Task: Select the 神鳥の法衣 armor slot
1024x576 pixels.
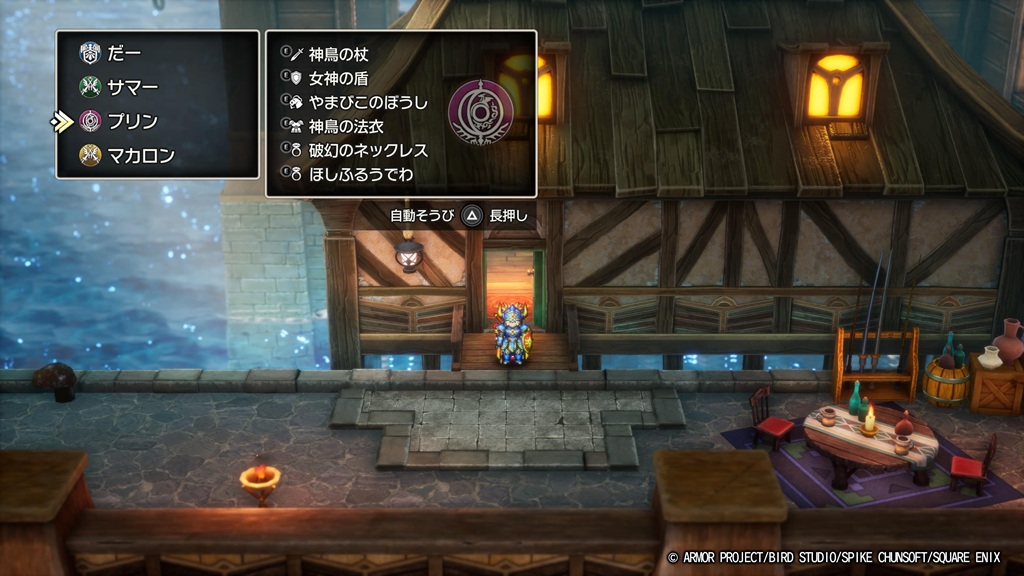Action: (346, 126)
